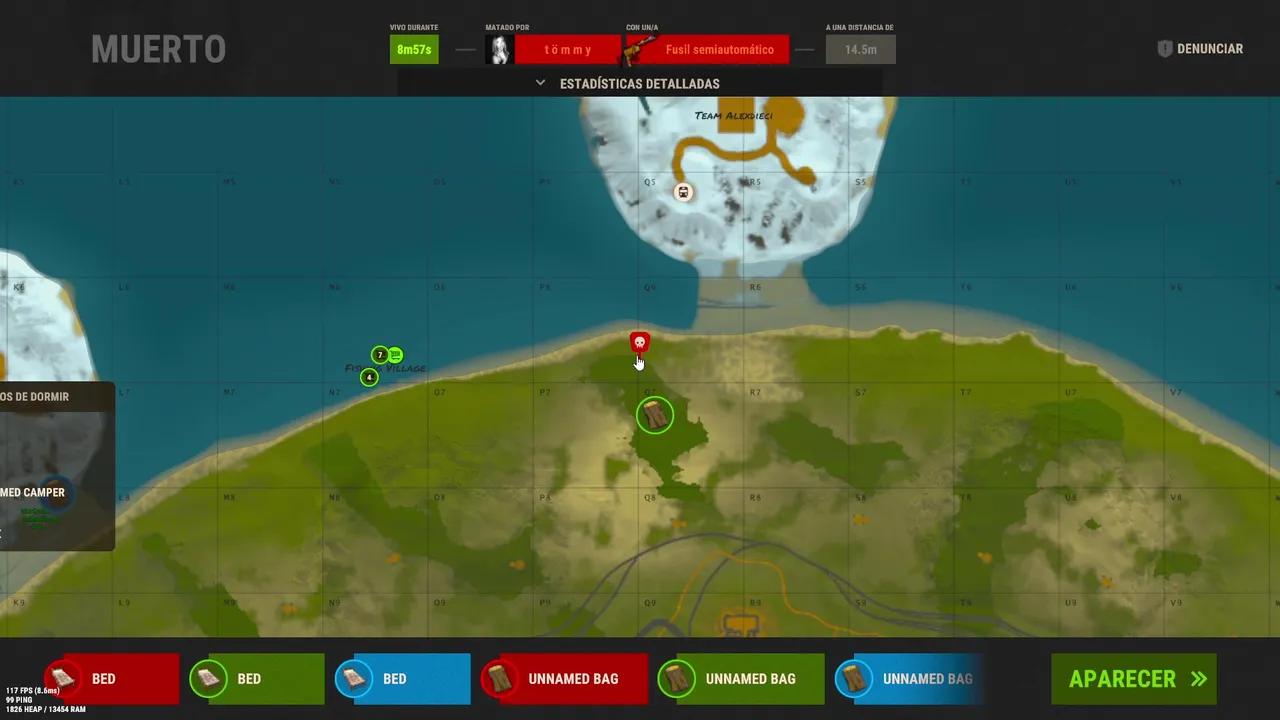Screen dimensions: 1280x720
Task: Click the DENUNCIAR report button
Action: tap(1210, 48)
